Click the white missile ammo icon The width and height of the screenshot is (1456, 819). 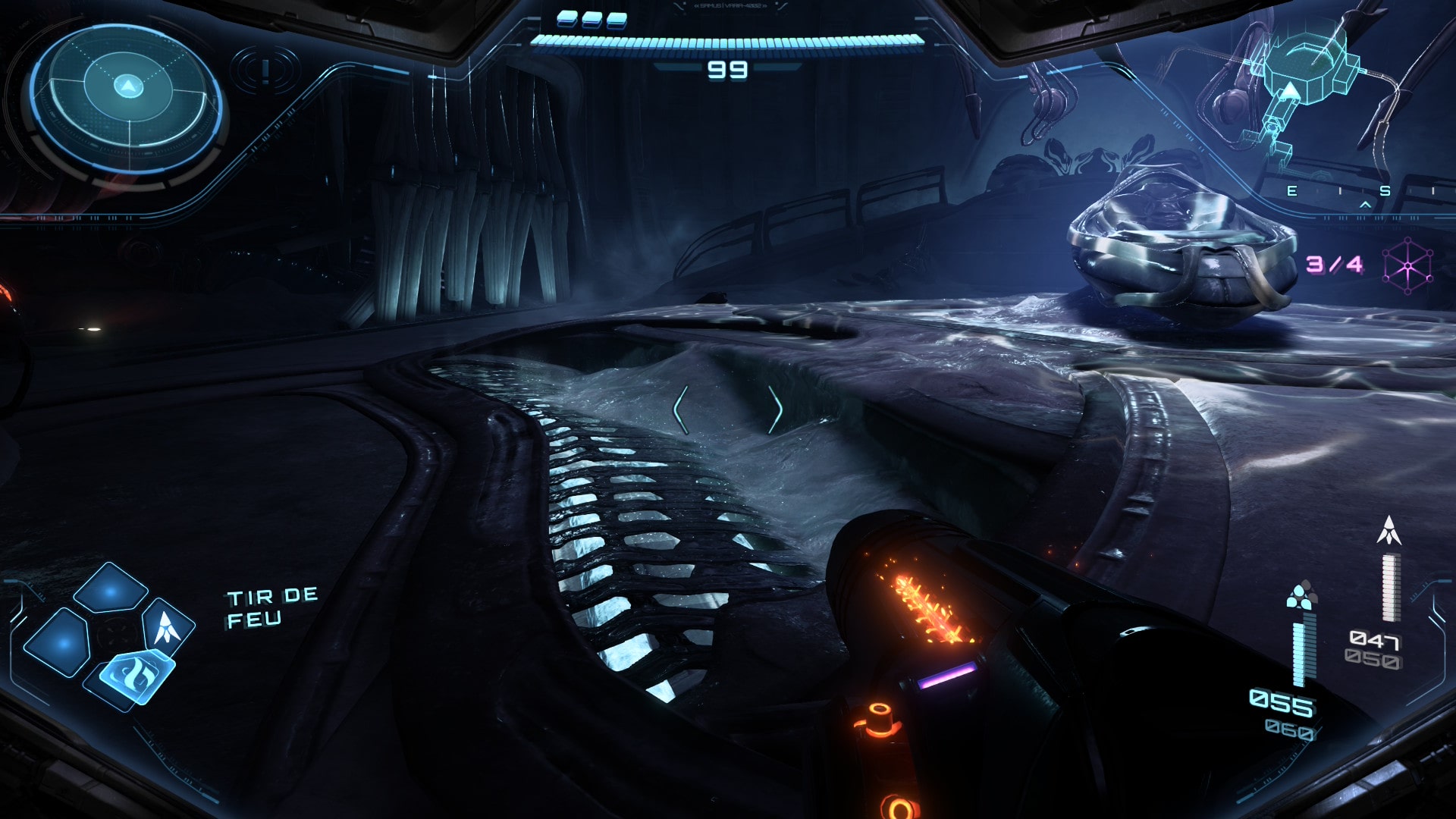coord(1389,531)
